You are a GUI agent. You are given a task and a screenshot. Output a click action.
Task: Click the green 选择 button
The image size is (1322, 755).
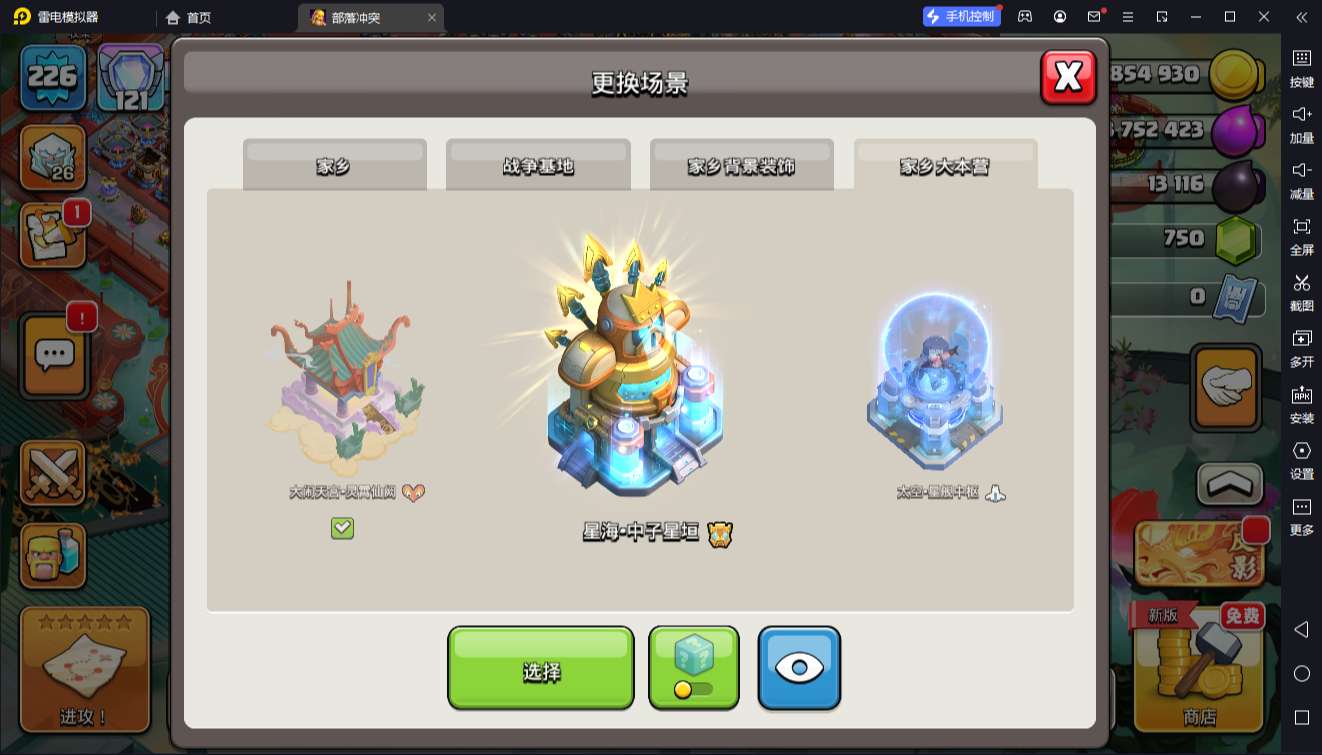(540, 669)
